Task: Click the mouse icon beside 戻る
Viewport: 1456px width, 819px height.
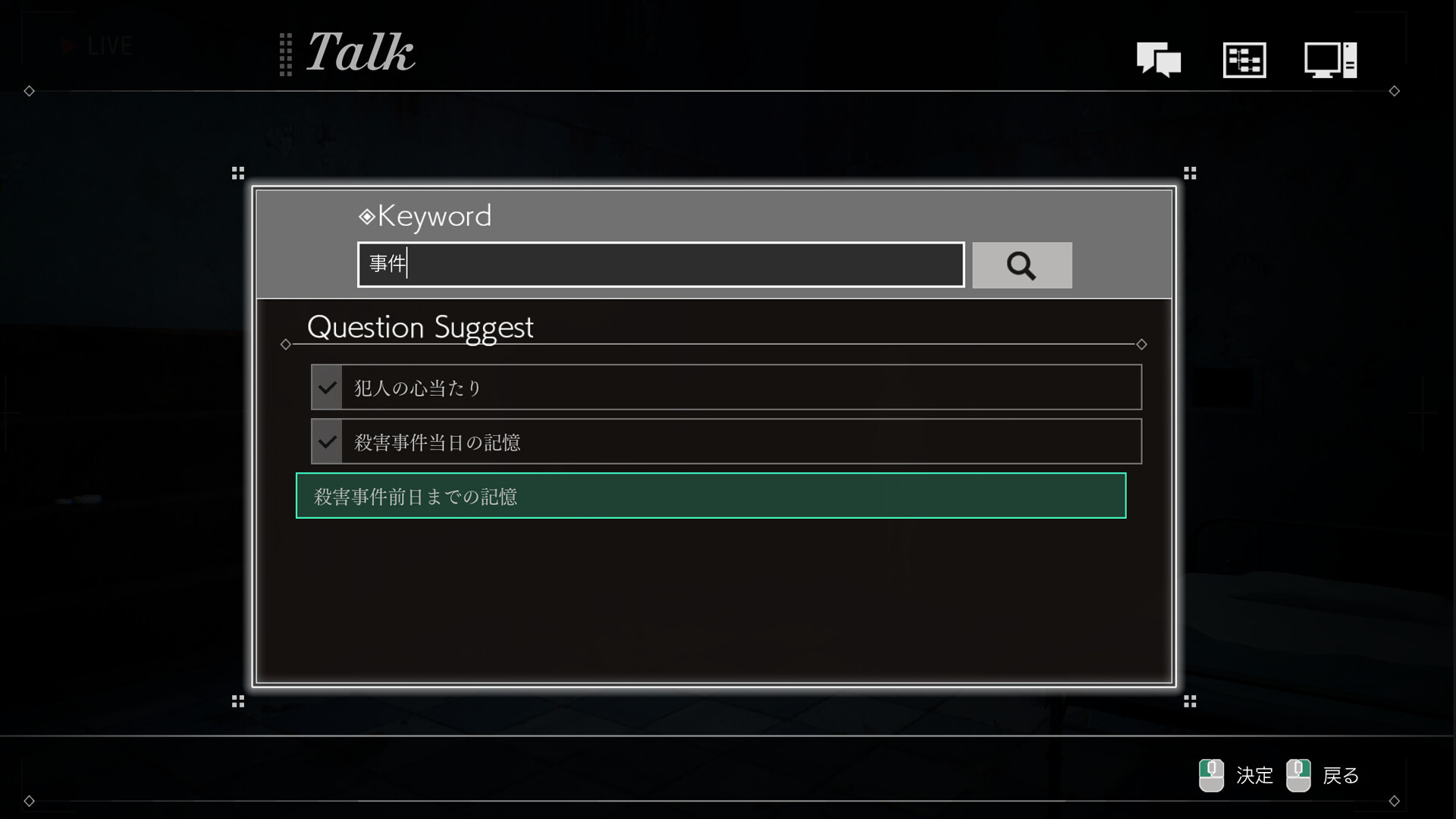Action: click(x=1299, y=776)
